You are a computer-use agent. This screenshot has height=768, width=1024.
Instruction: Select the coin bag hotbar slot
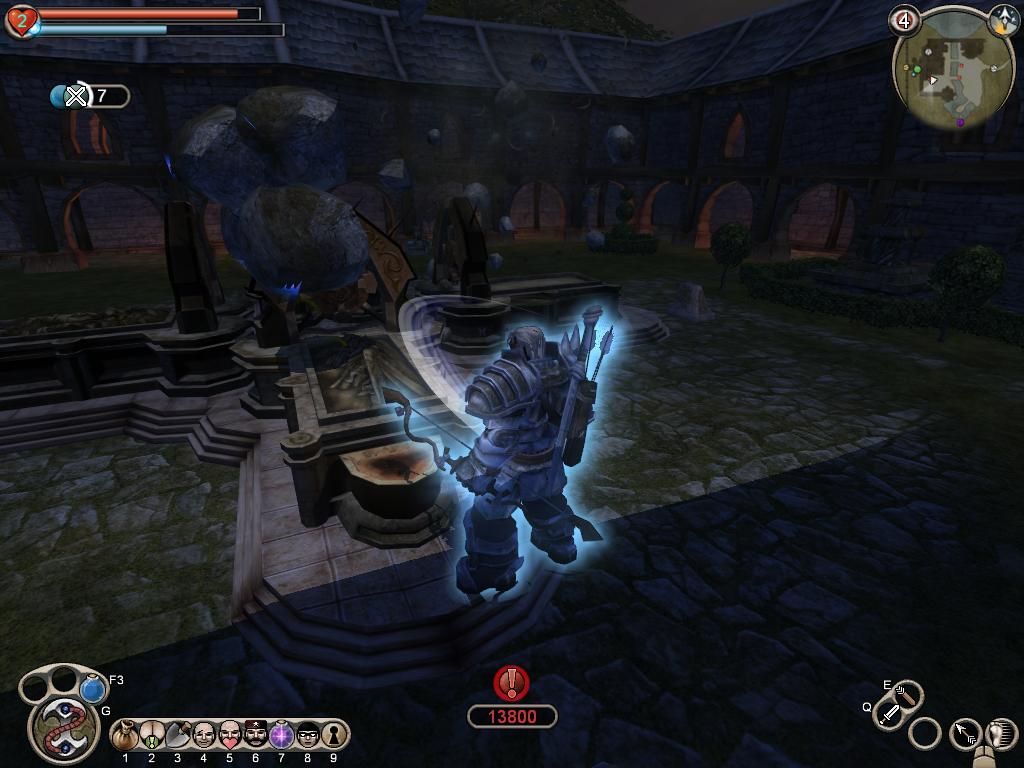[125, 735]
